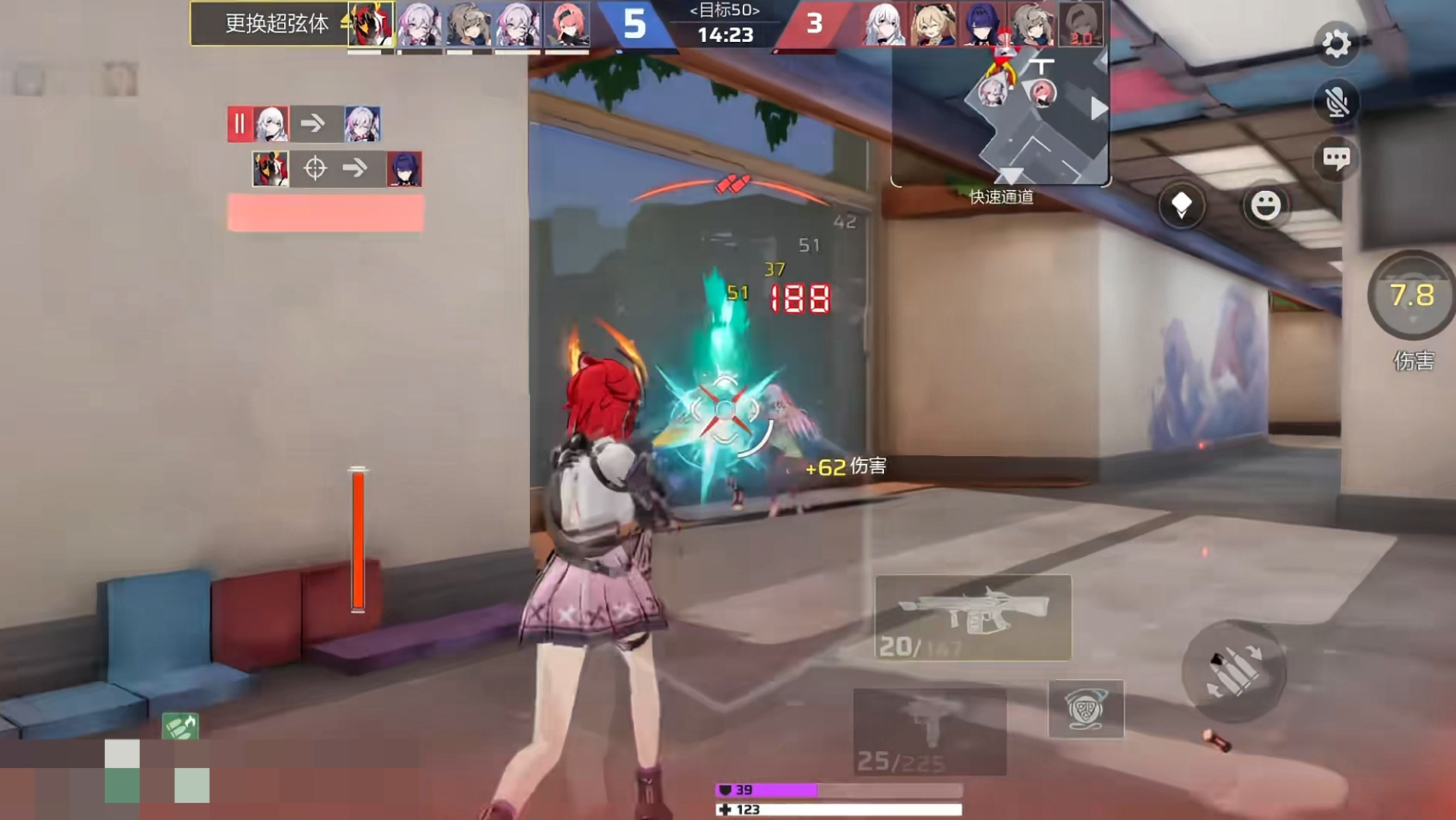This screenshot has width=1456, height=820.
Task: Activate the shield emblem skill button
Action: [x=1085, y=708]
